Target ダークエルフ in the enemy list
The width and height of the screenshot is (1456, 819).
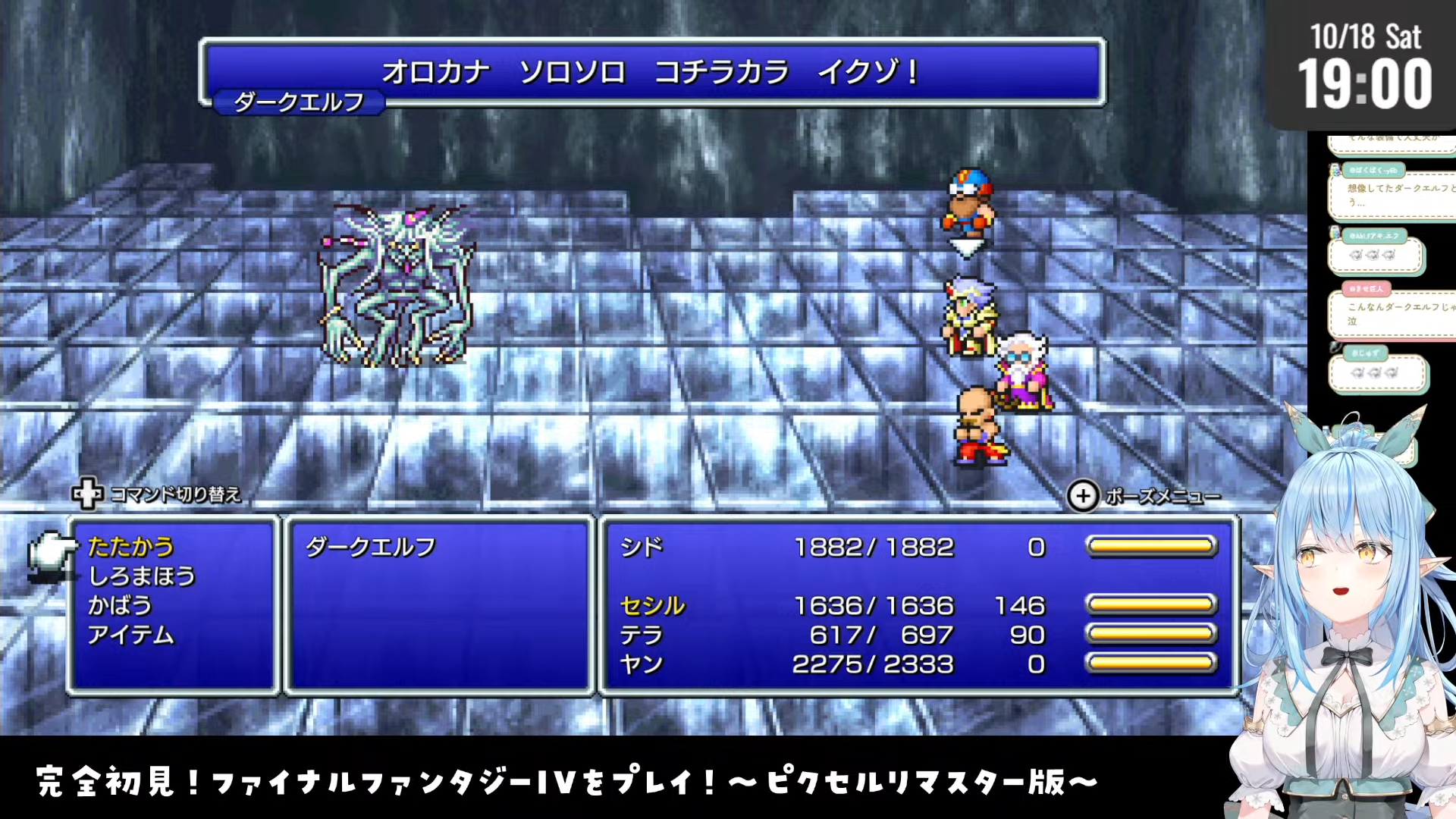tap(370, 547)
